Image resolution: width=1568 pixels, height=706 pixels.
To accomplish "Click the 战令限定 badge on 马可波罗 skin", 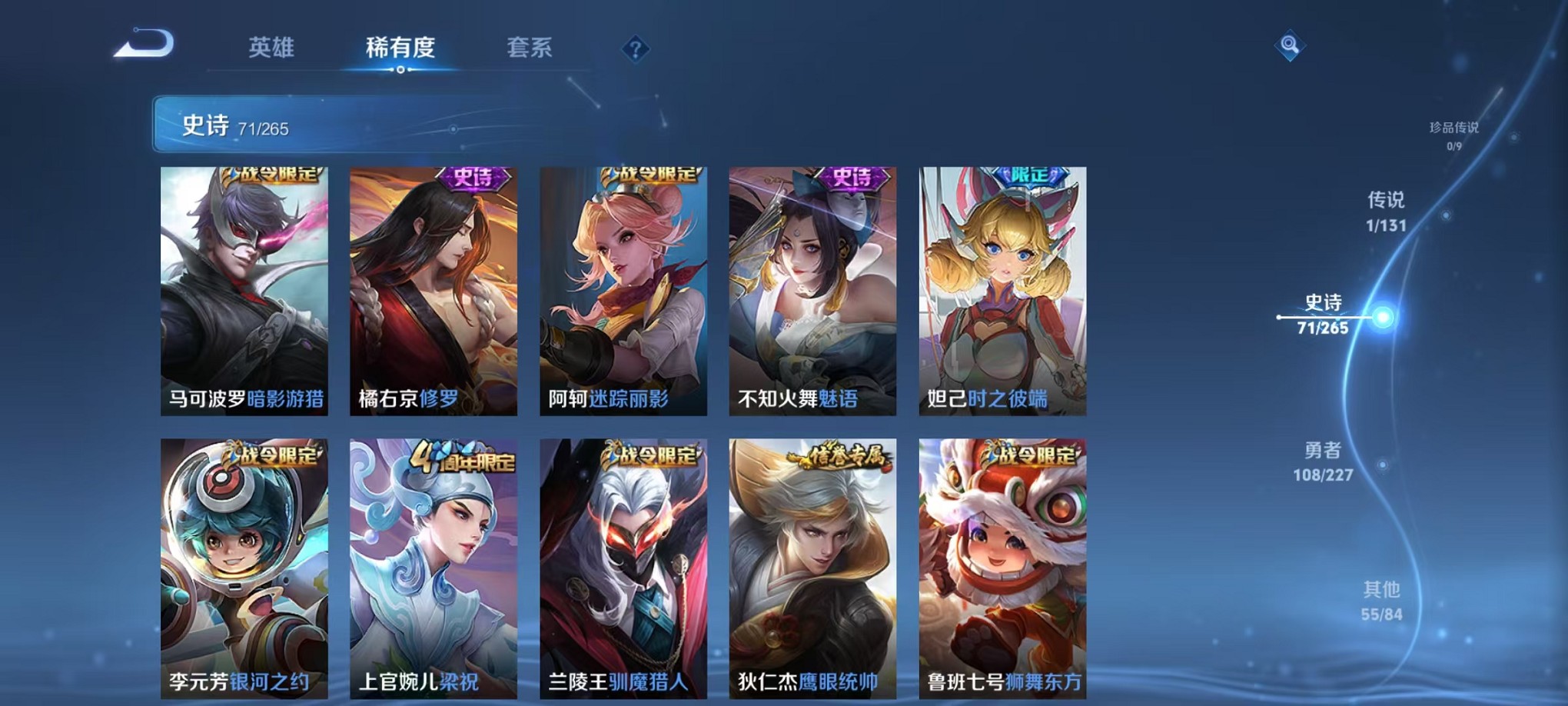I will [x=270, y=177].
